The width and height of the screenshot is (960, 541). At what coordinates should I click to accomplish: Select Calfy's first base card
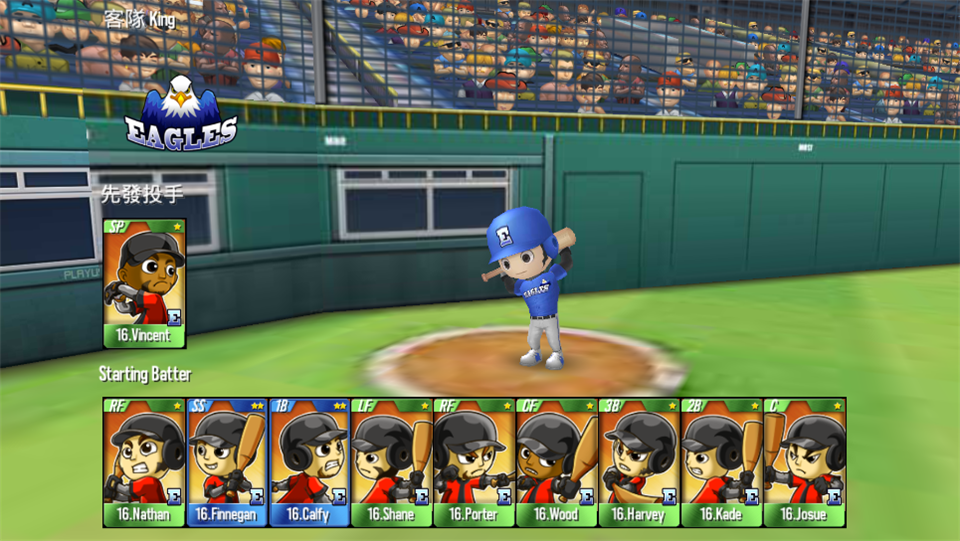(309, 462)
